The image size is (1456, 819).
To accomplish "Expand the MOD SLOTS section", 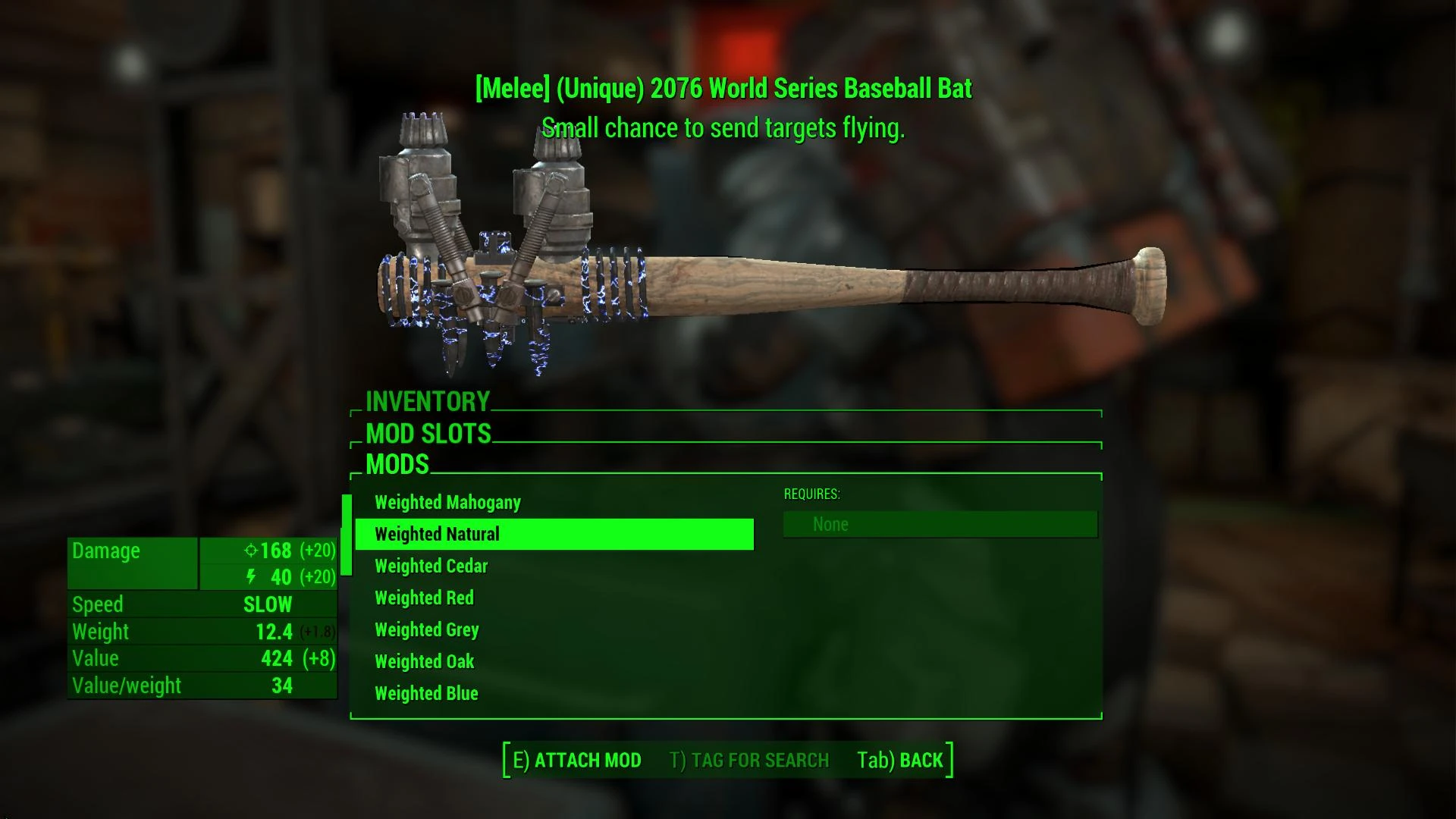I will [x=427, y=434].
